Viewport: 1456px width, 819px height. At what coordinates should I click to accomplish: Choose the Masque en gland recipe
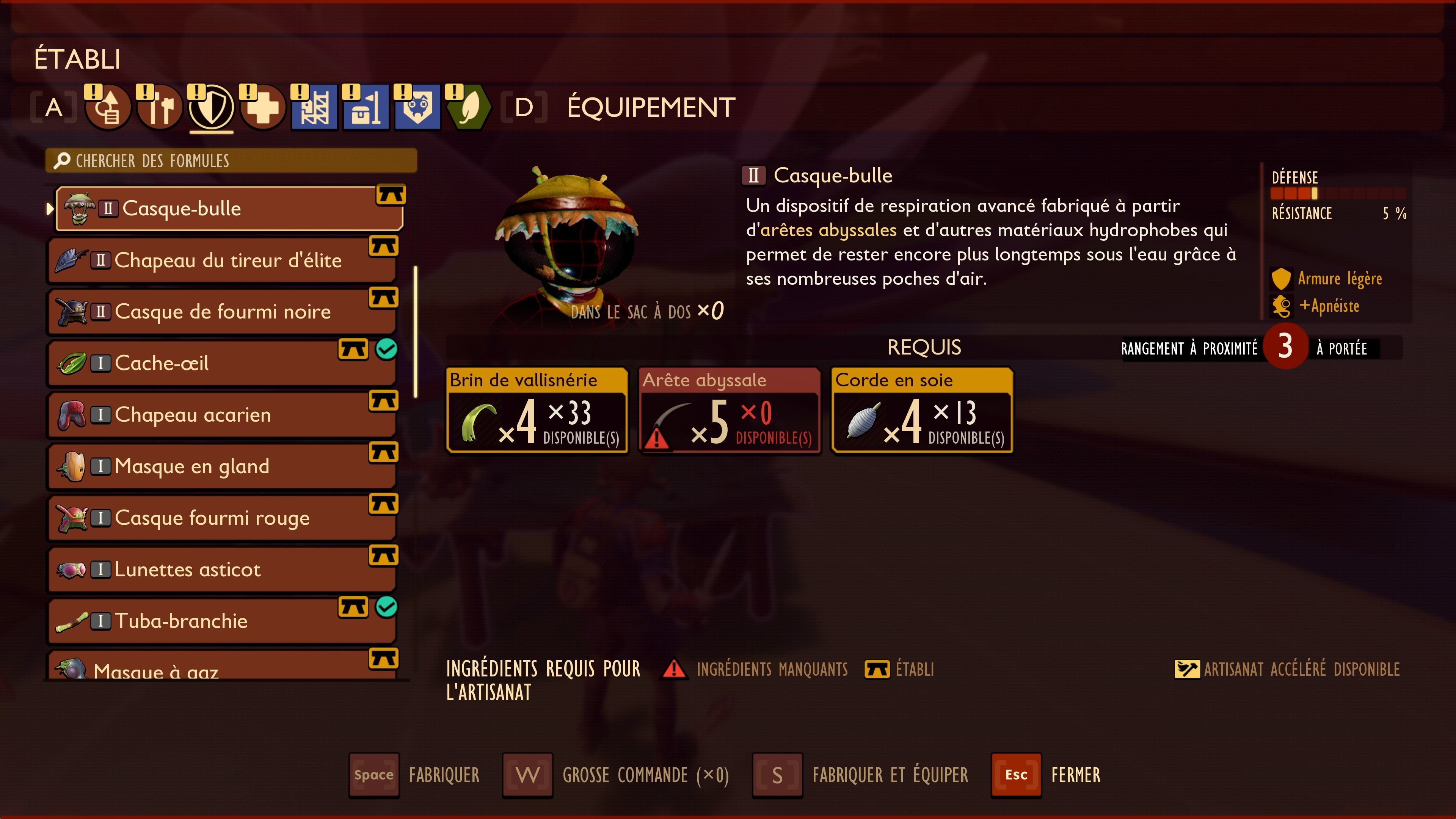point(221,466)
